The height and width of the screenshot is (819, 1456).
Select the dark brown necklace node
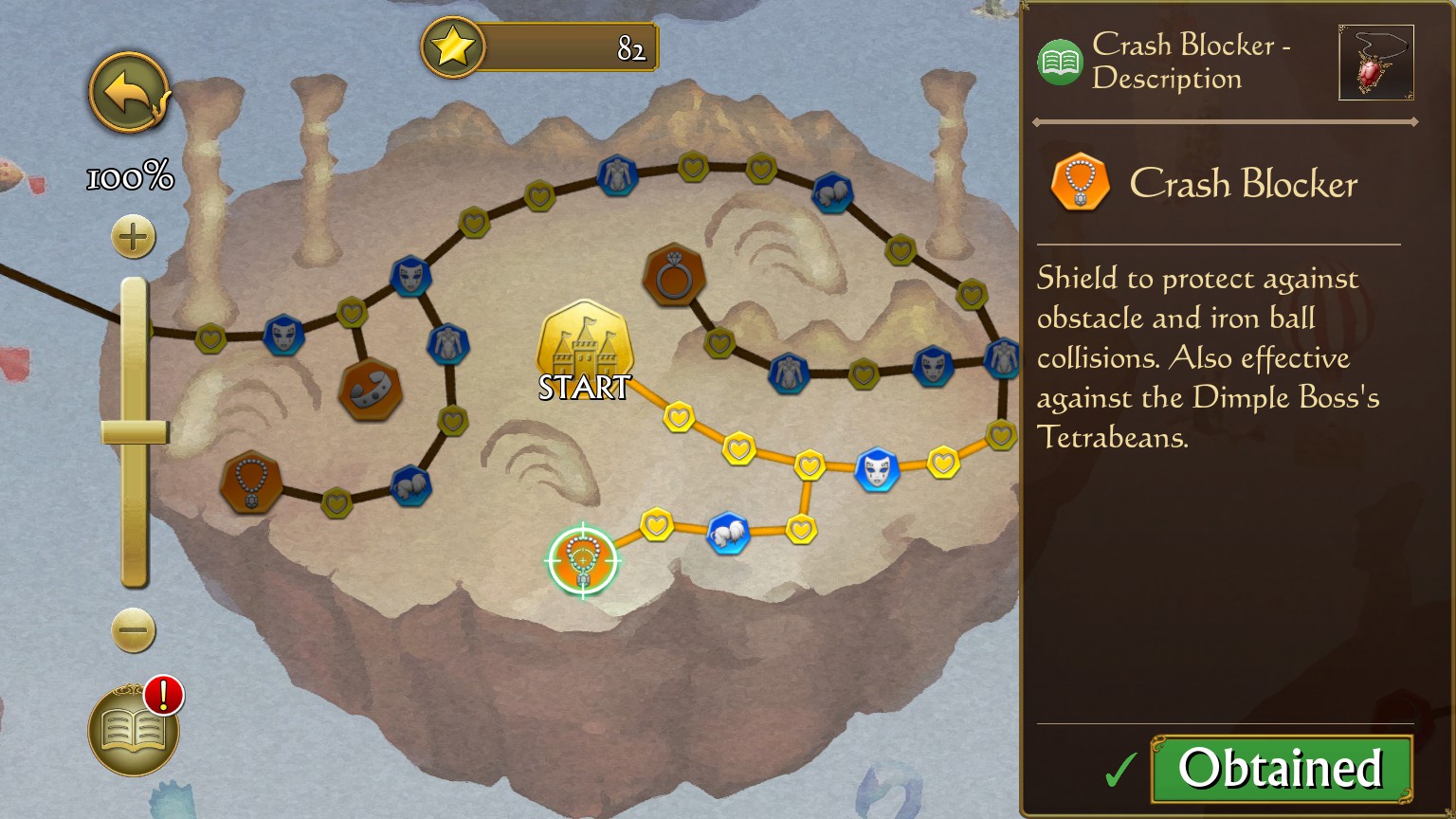point(251,482)
